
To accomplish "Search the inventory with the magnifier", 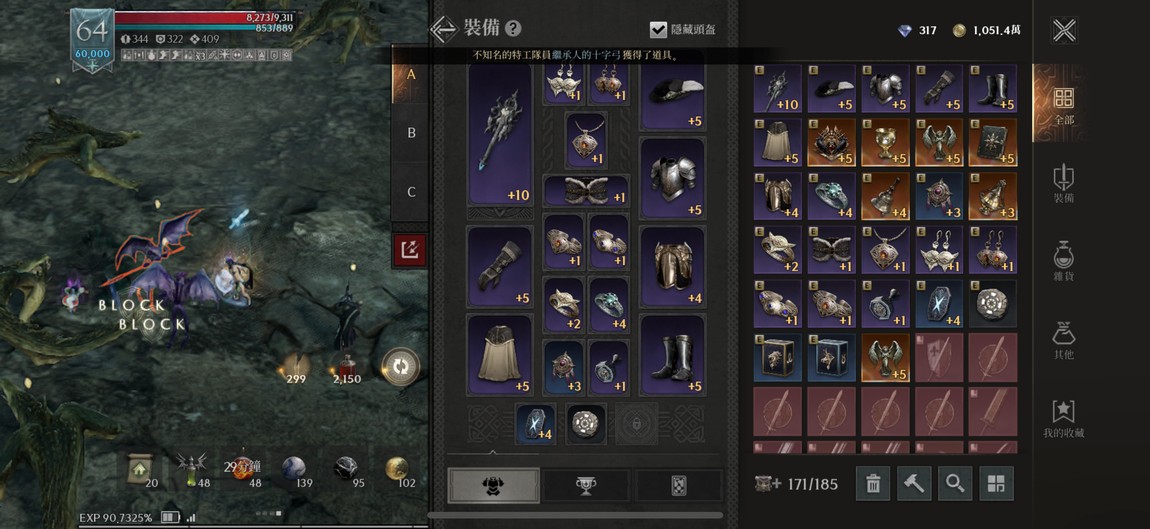I will click(955, 484).
